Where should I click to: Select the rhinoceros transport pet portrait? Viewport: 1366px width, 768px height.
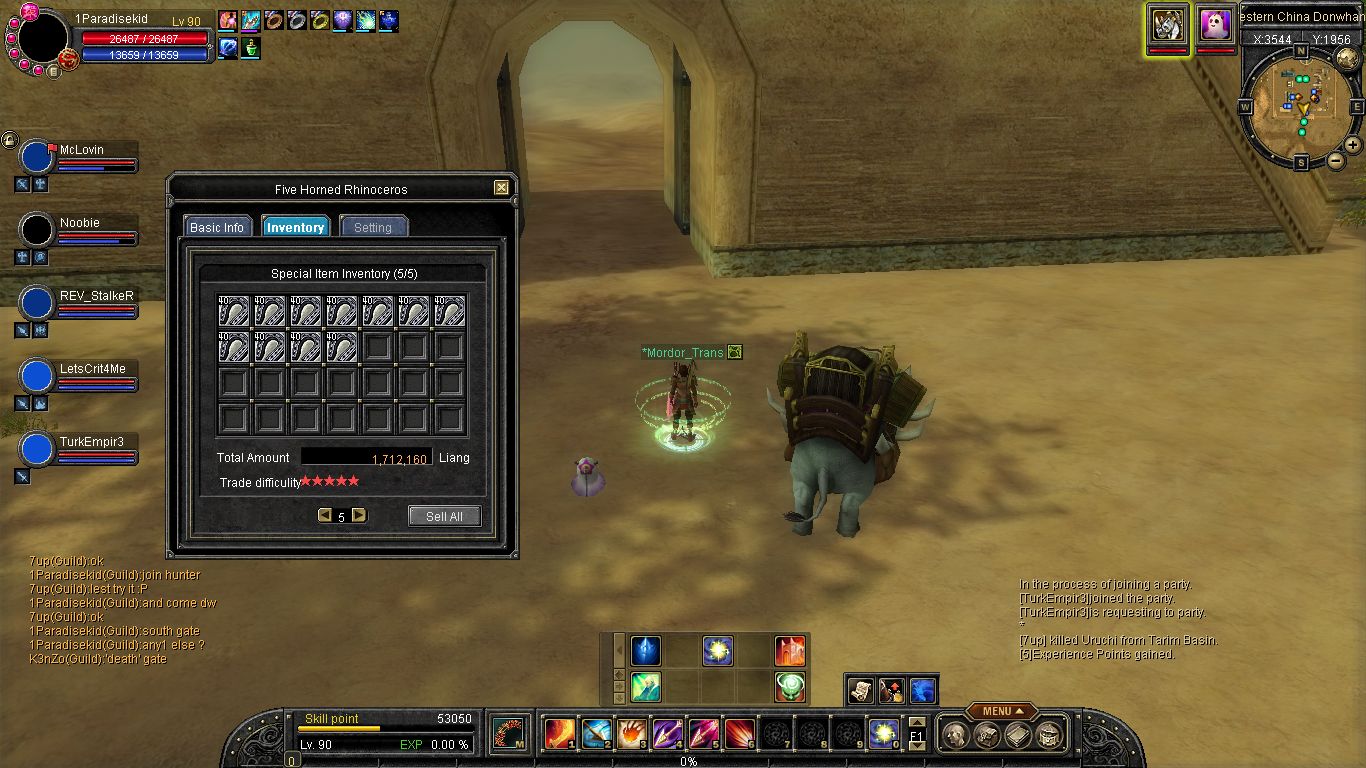[x=1167, y=23]
